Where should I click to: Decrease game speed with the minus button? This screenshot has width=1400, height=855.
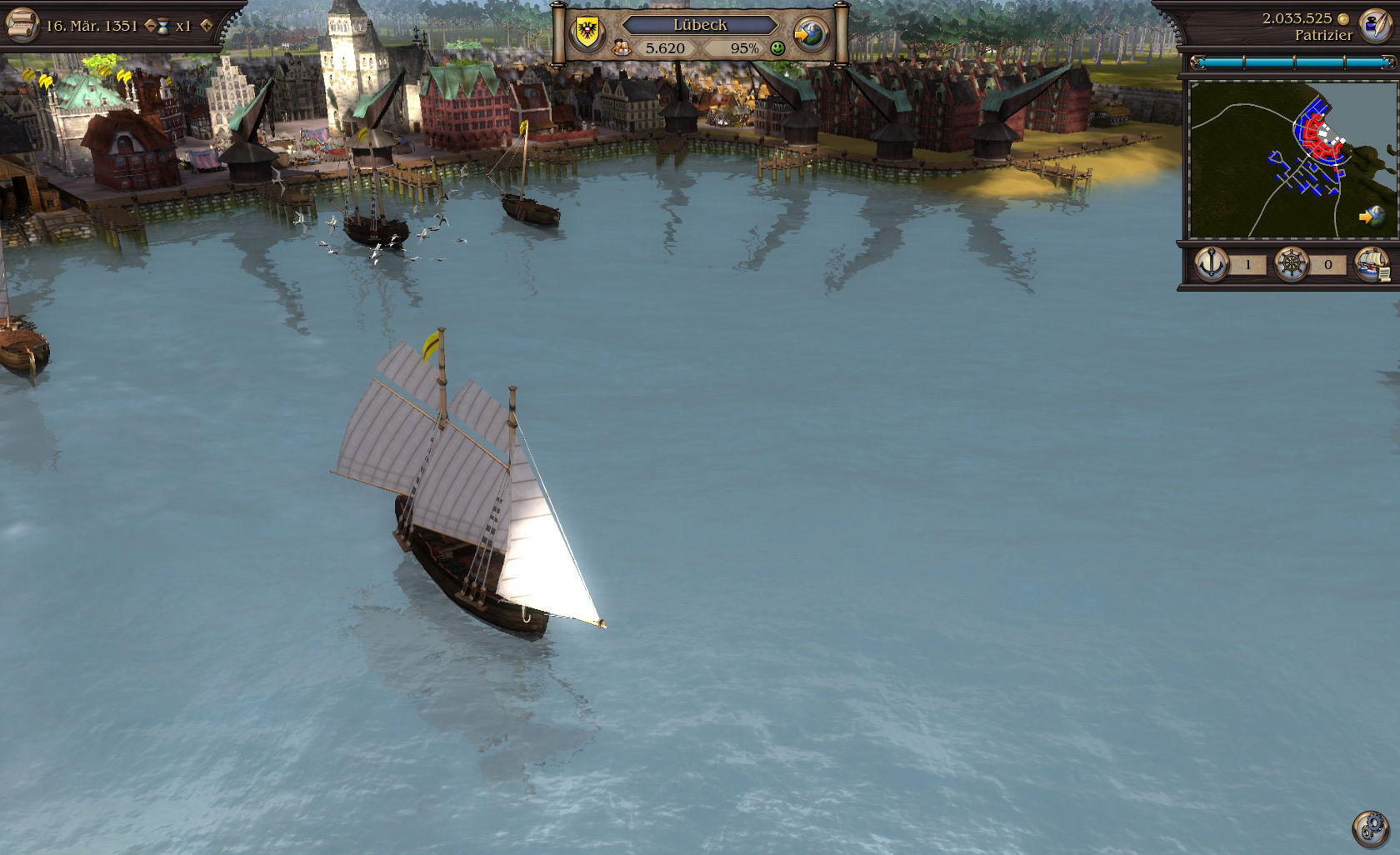tap(150, 26)
